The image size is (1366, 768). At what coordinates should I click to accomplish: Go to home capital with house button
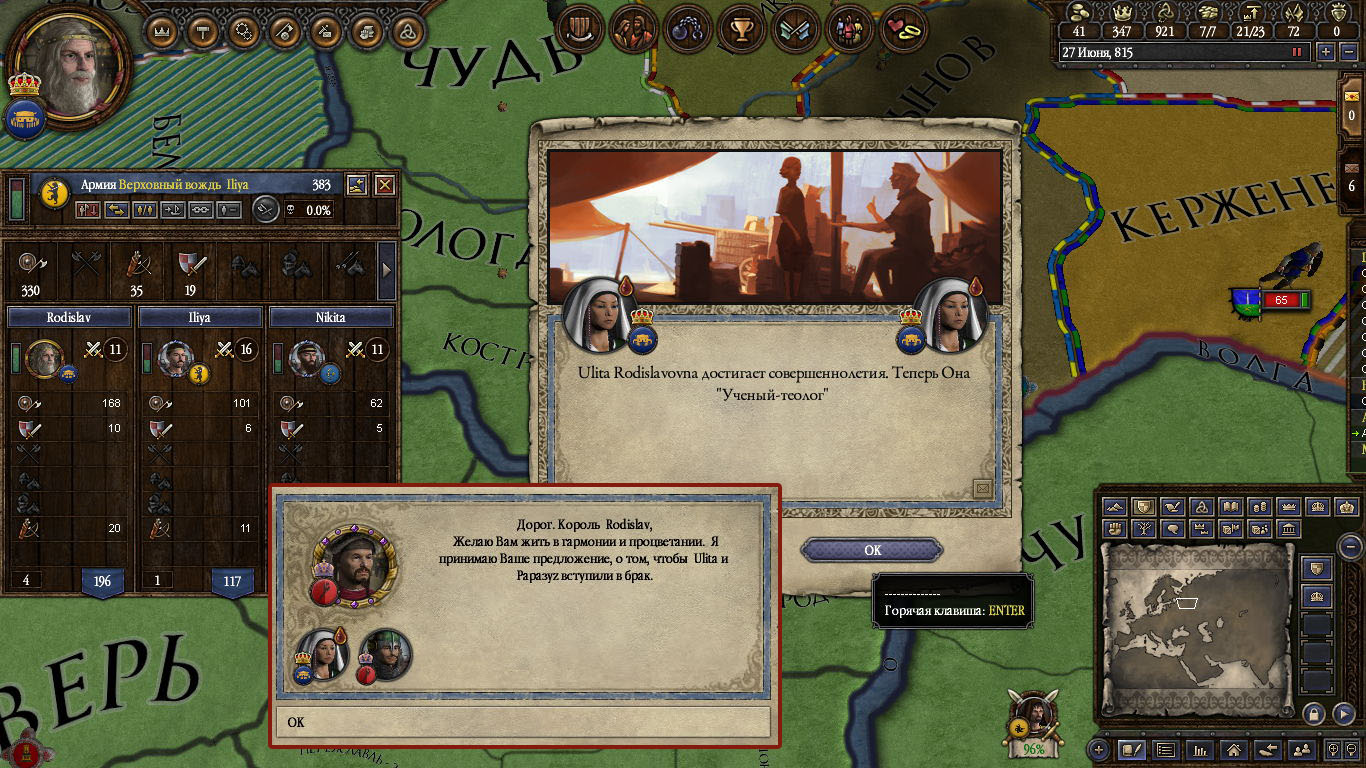(1234, 749)
